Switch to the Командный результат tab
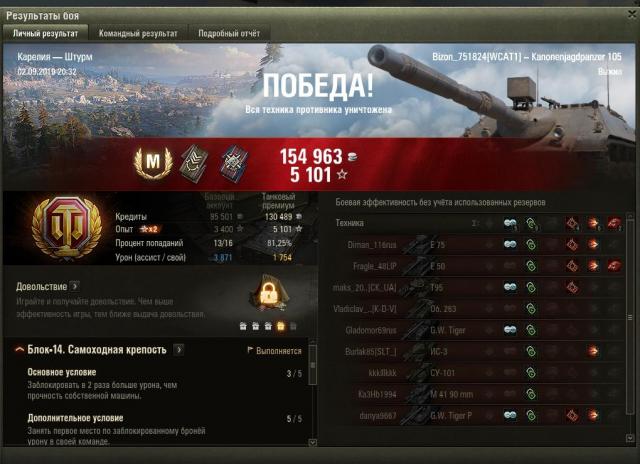 click(140, 33)
